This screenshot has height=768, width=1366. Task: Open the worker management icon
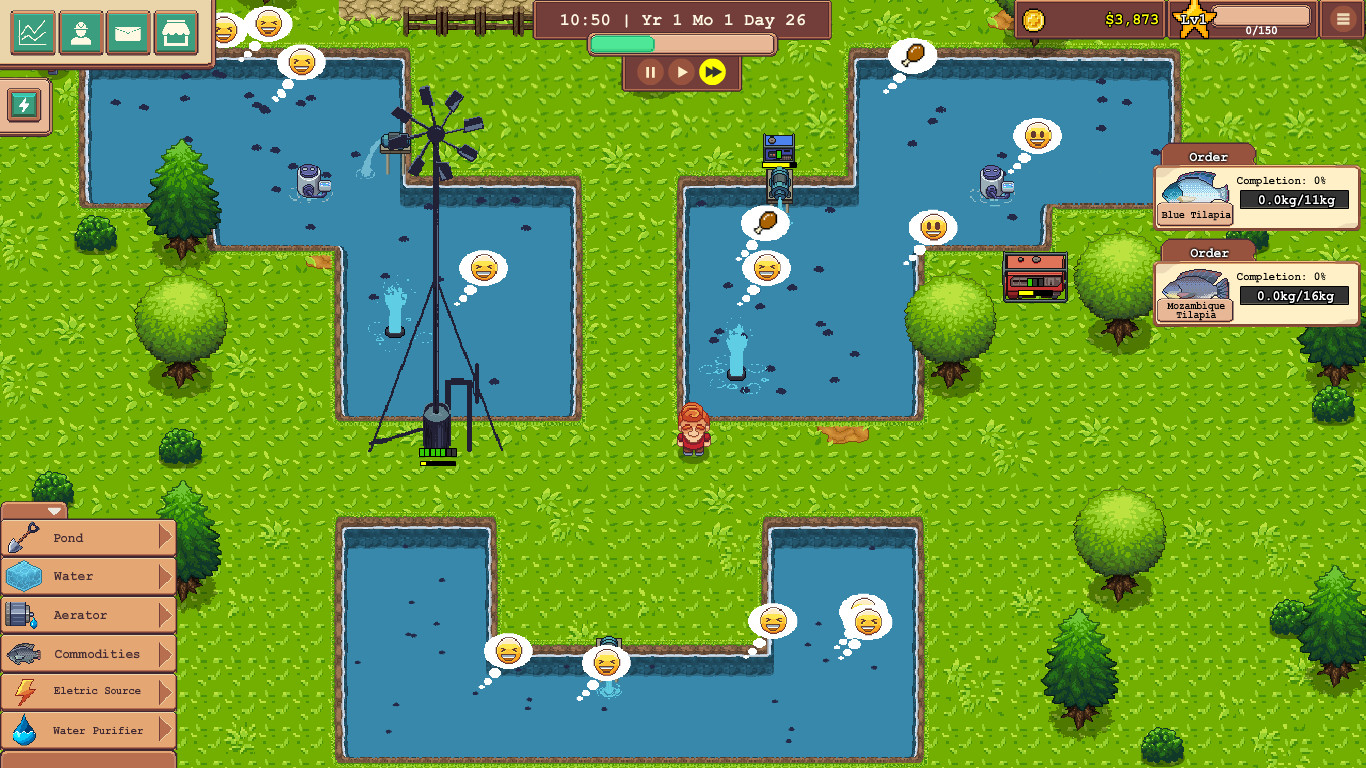tap(81, 33)
